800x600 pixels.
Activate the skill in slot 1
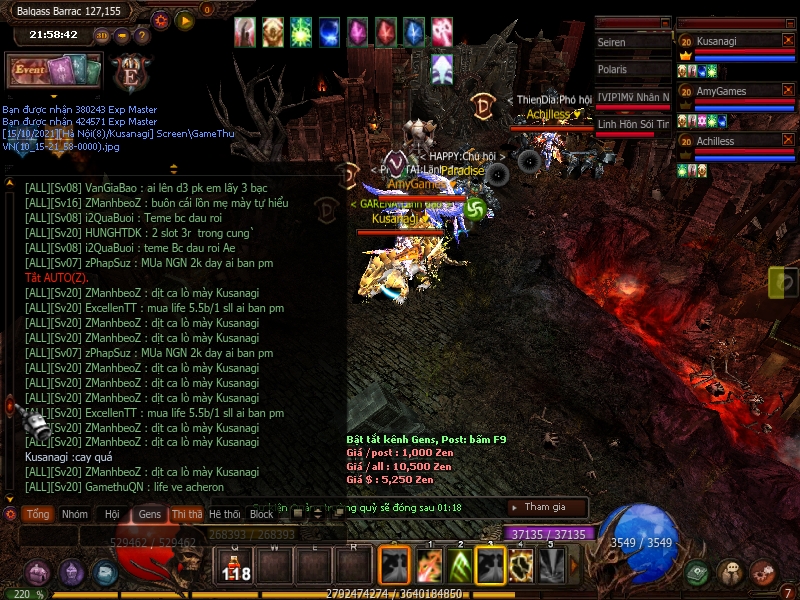429,566
